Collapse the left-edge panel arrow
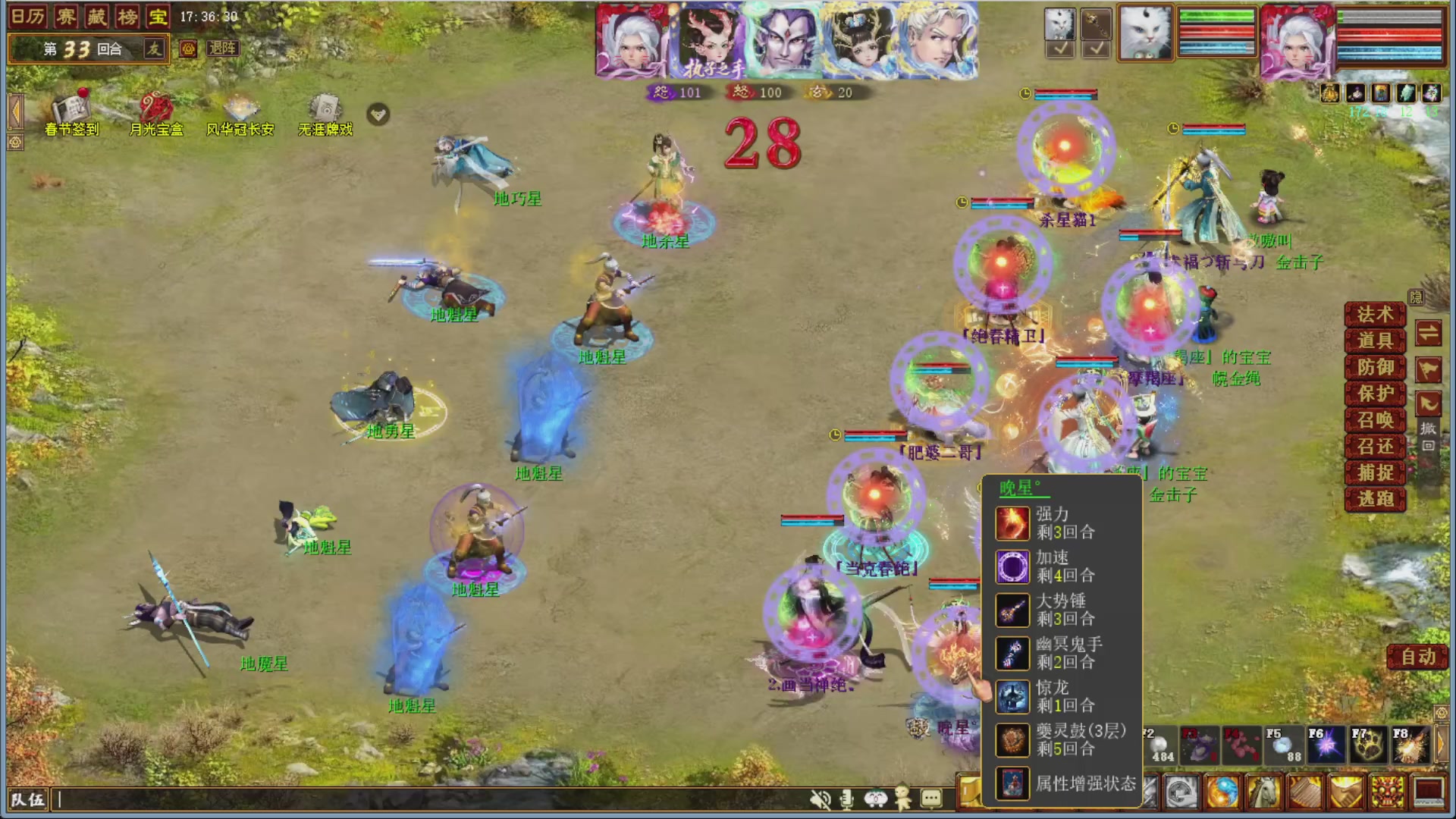The height and width of the screenshot is (819, 1456). coord(14,112)
